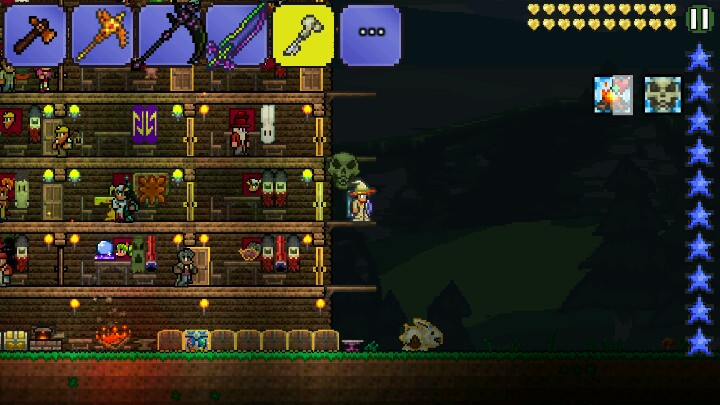Select the wooden hammer hotbar slot
This screenshot has height=405, width=720.
(34, 35)
